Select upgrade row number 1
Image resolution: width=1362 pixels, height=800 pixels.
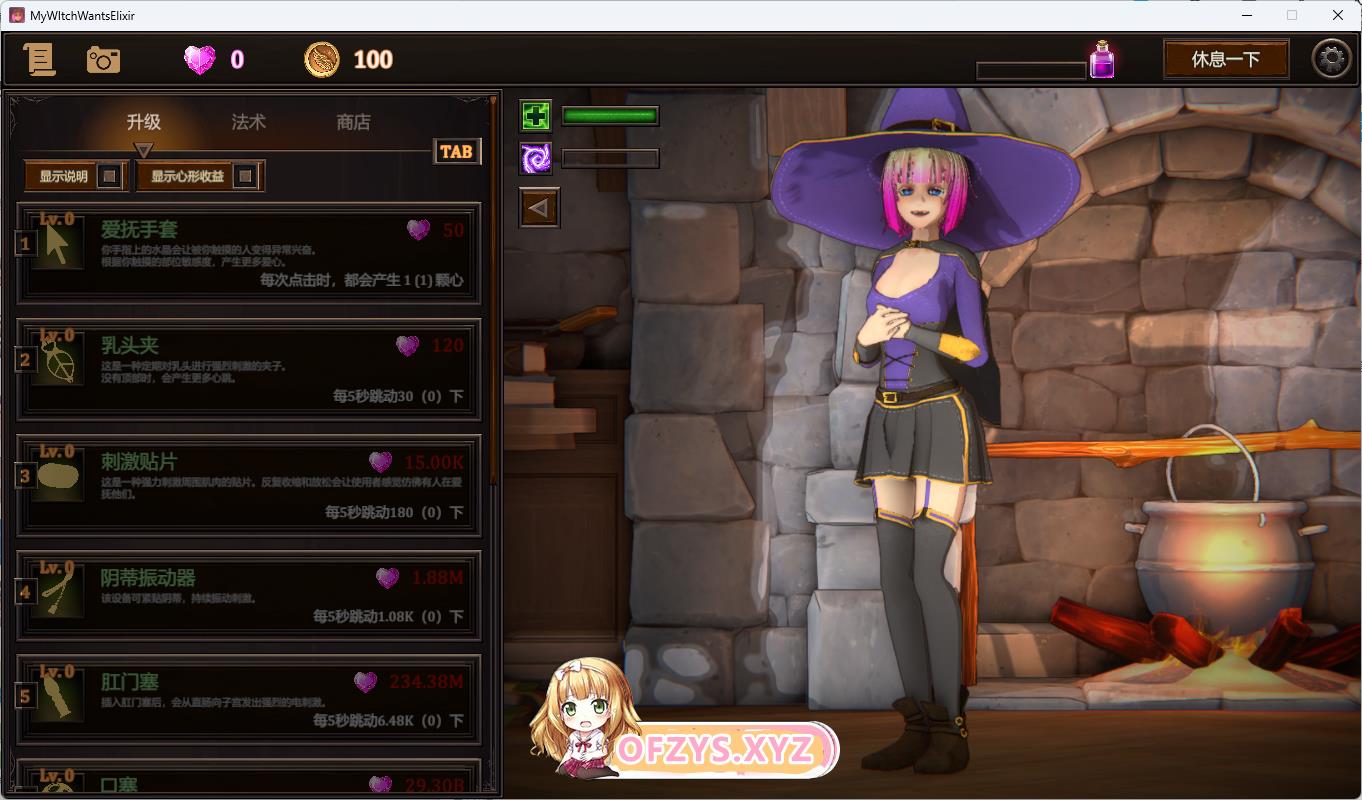[249, 253]
